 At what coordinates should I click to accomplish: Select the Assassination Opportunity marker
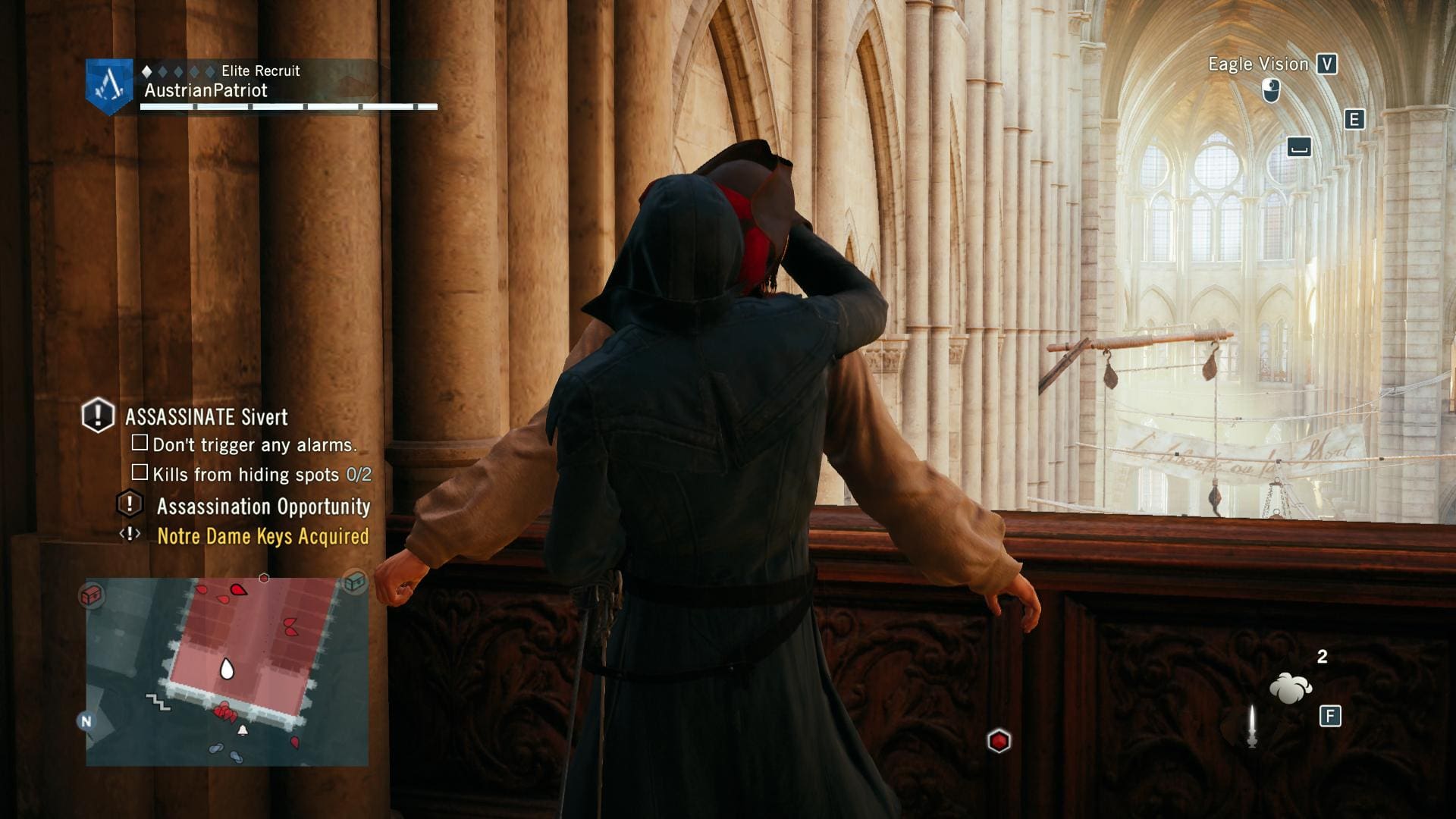pyautogui.click(x=130, y=504)
